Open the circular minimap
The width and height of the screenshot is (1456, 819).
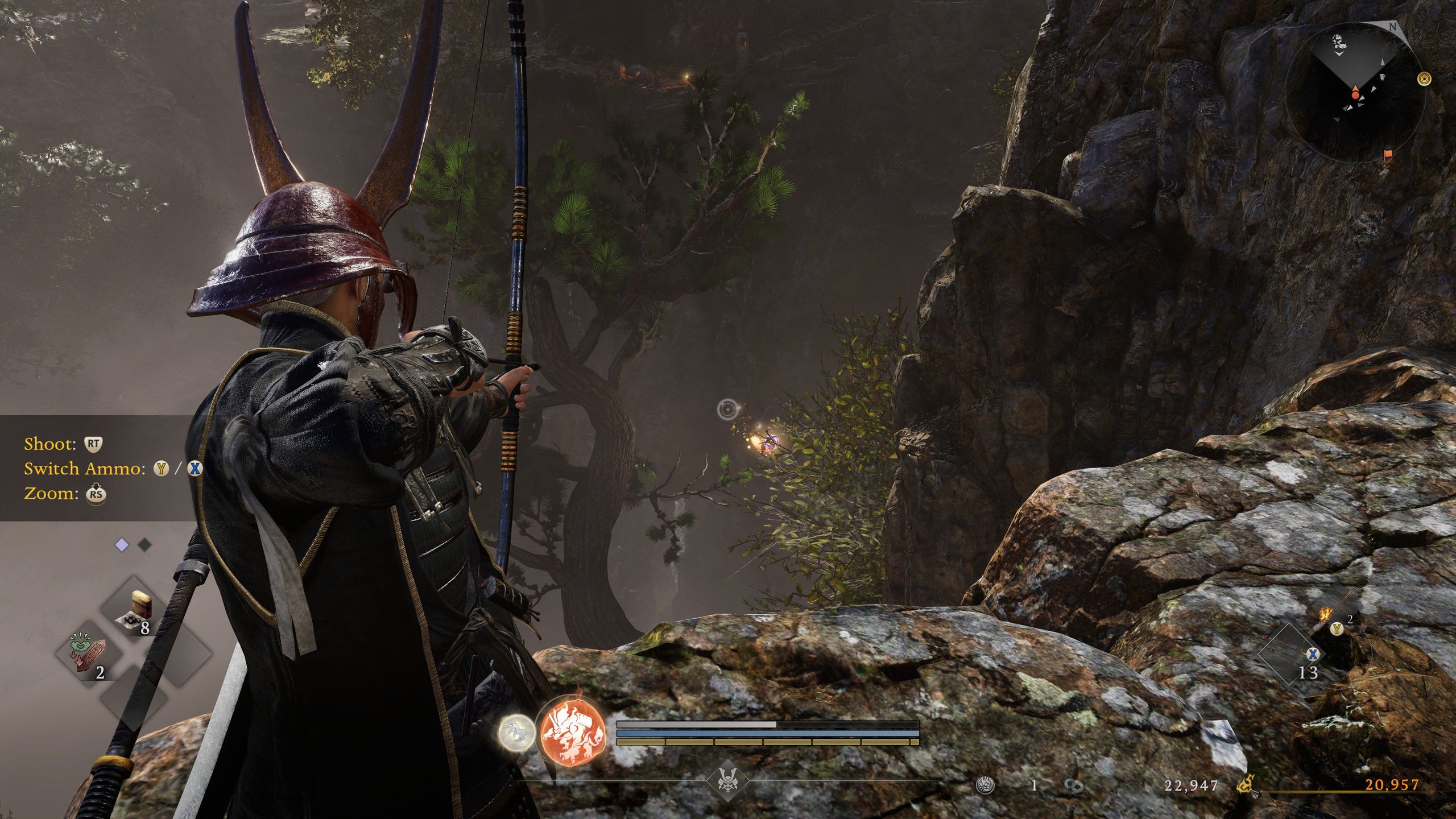tap(1351, 92)
